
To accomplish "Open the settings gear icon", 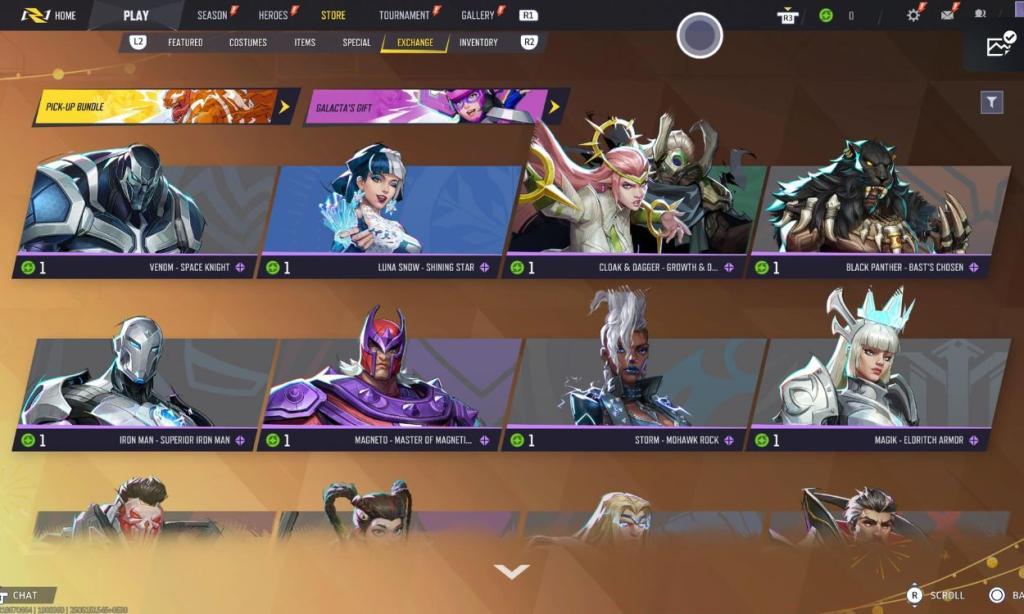I will (913, 15).
